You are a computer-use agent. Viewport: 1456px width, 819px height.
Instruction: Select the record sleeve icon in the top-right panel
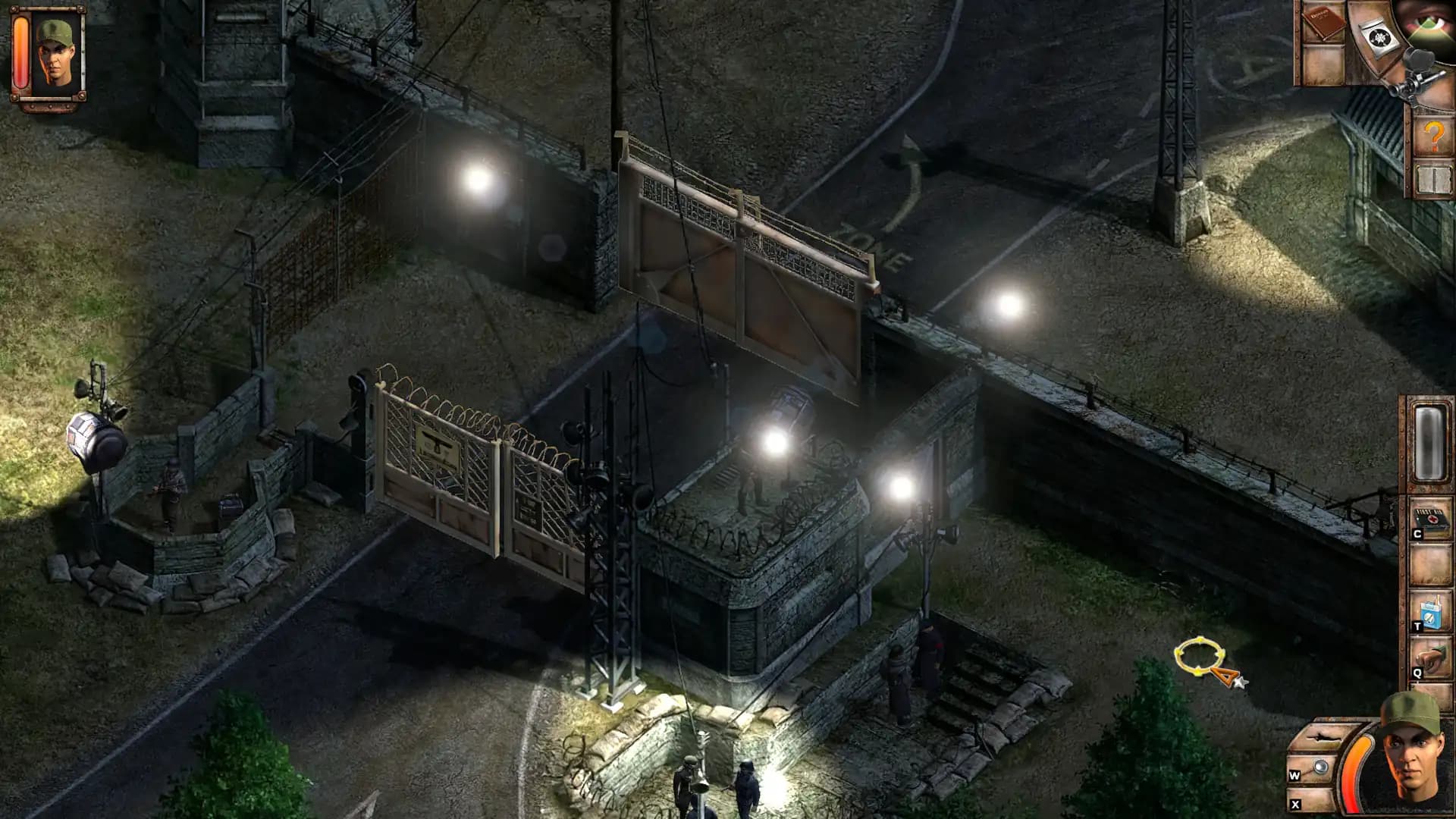pyautogui.click(x=1379, y=39)
